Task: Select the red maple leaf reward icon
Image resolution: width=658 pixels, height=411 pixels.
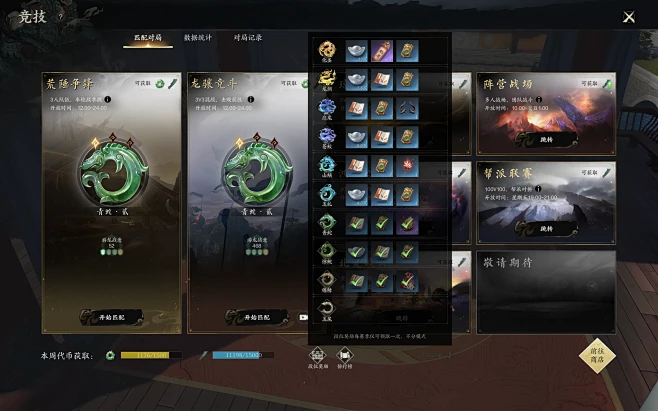Action: 407,165
